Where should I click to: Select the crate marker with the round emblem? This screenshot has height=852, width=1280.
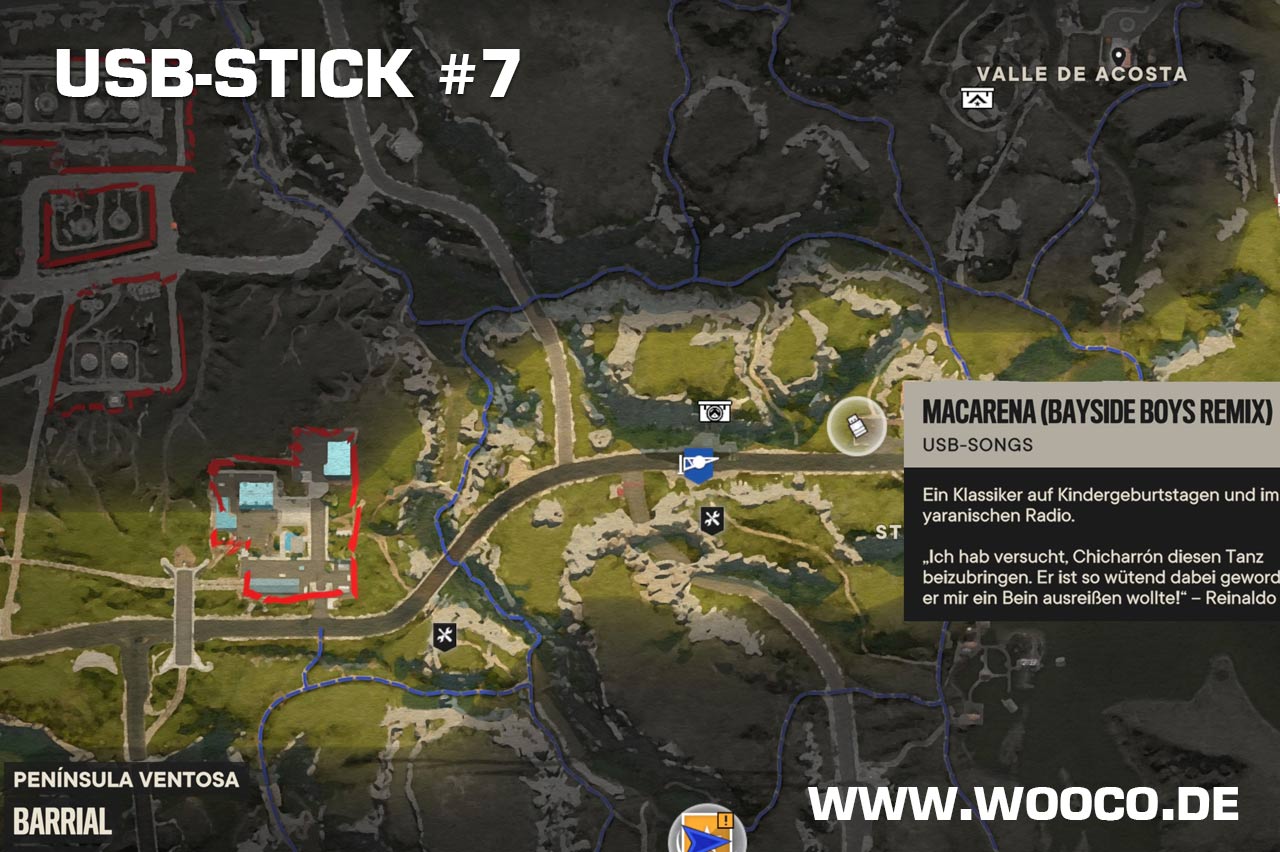point(714,411)
